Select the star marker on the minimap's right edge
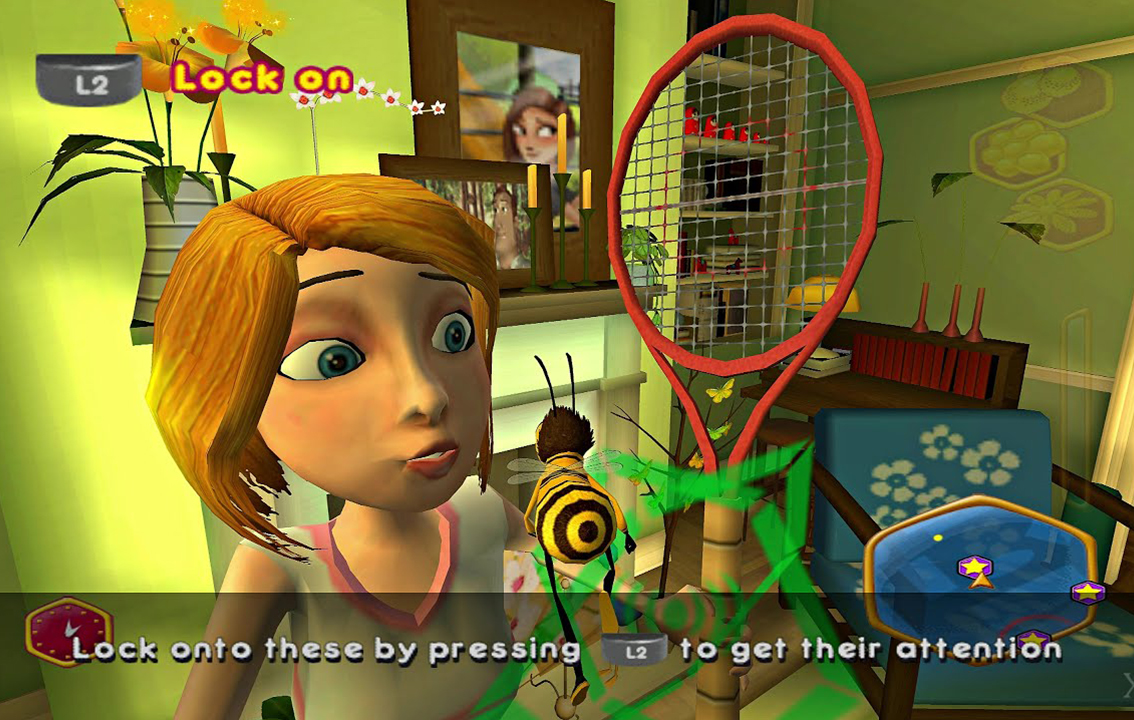The width and height of the screenshot is (1134, 720). coord(1087,592)
